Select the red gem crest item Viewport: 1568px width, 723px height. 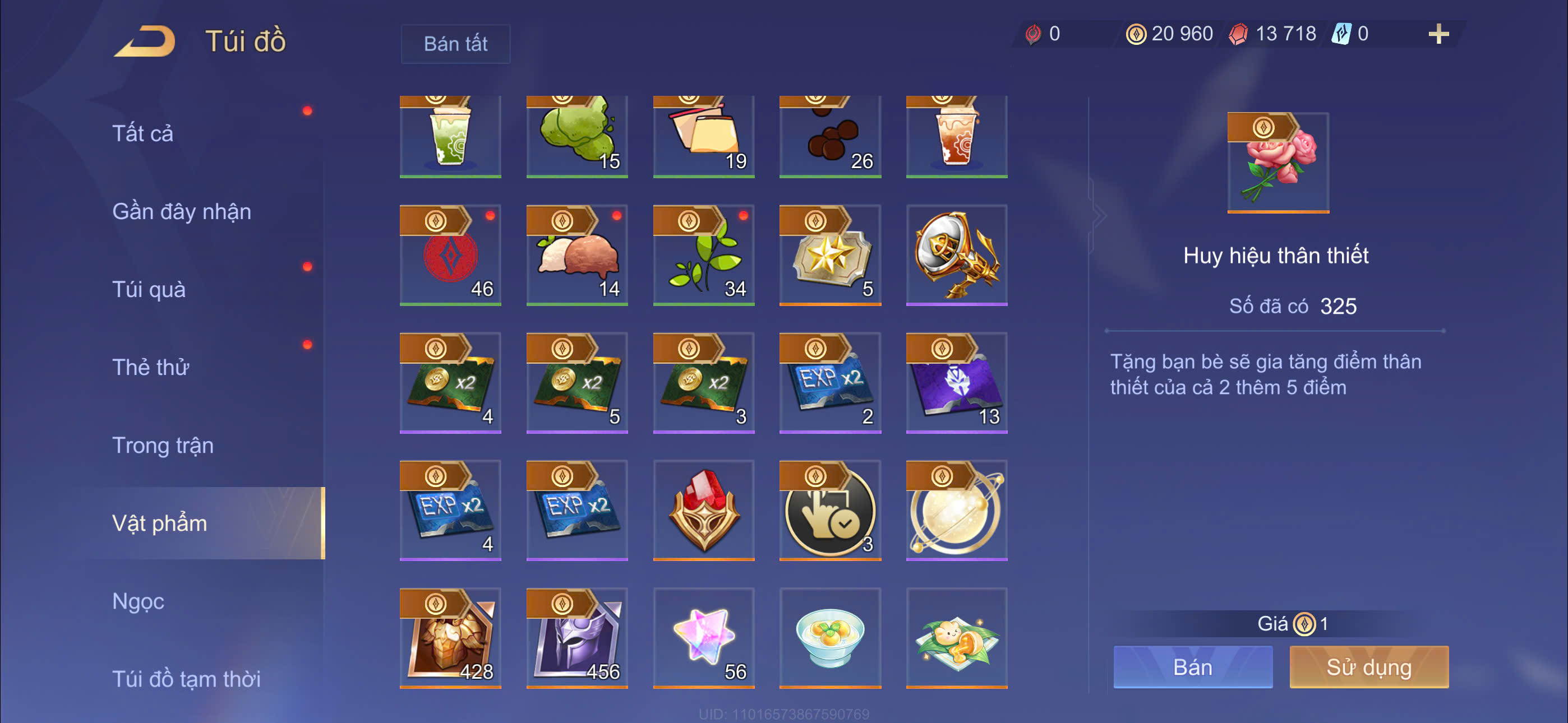(704, 510)
